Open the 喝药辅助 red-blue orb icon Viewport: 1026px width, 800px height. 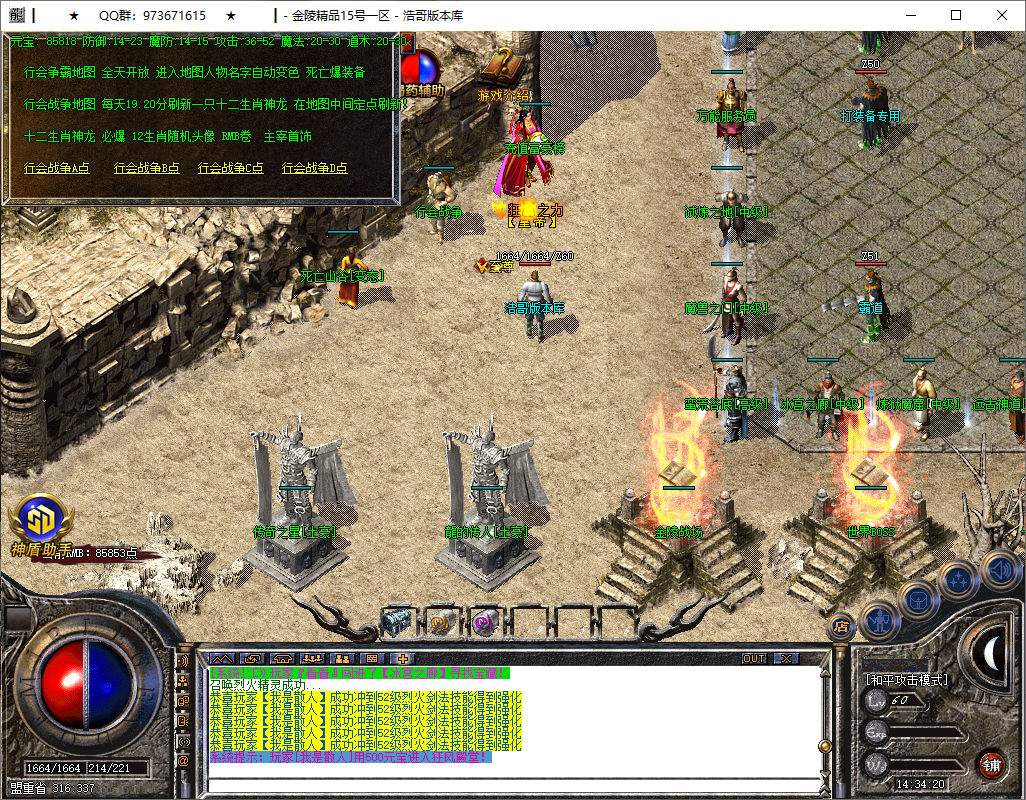pyautogui.click(x=423, y=68)
